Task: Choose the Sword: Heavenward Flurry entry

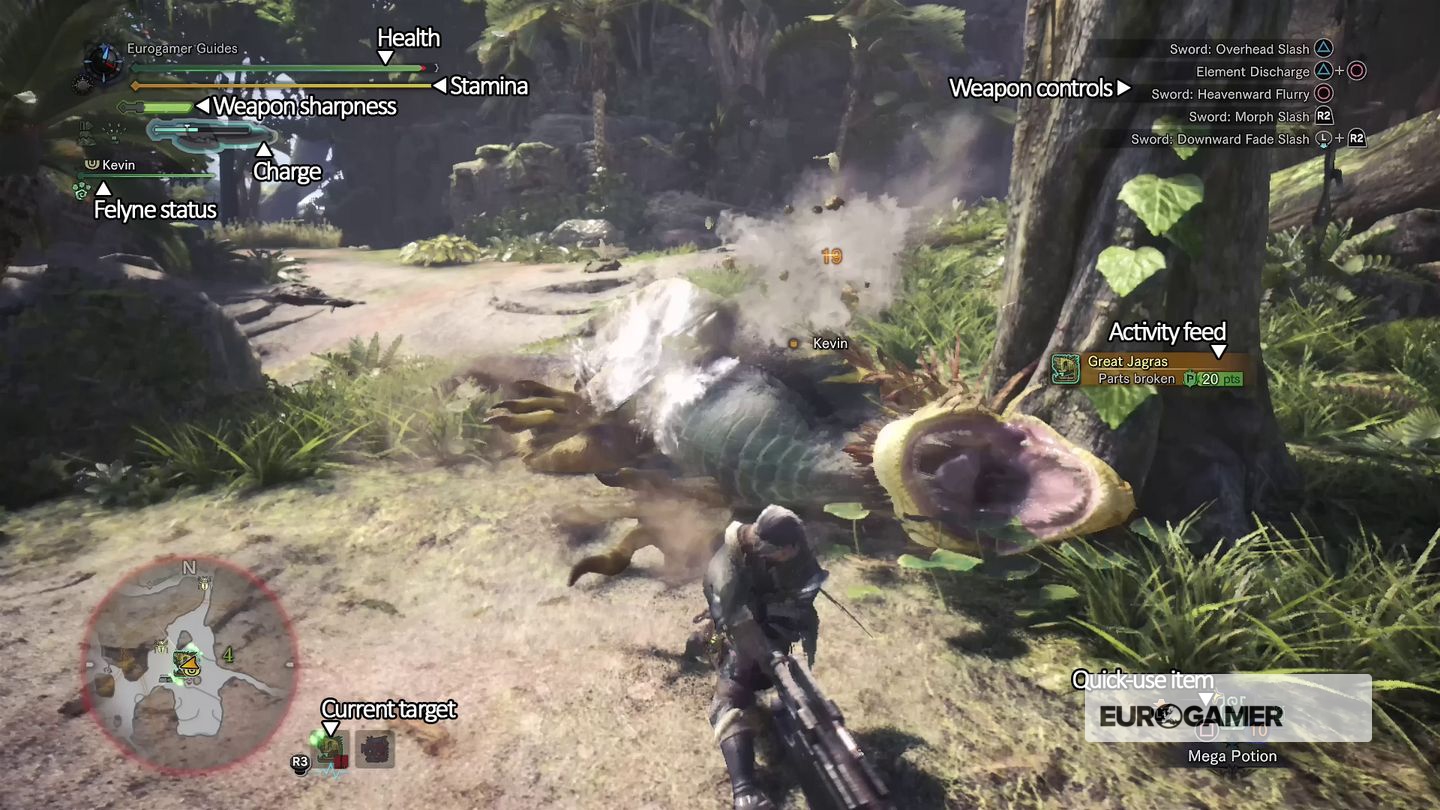Action: (x=1230, y=94)
